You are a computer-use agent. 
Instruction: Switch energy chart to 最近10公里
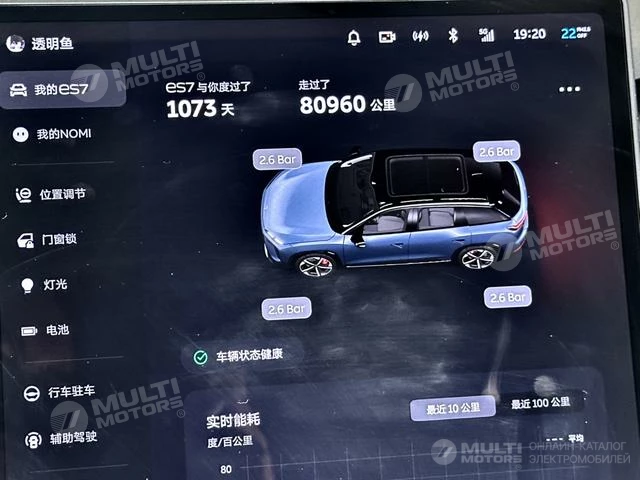(x=453, y=408)
